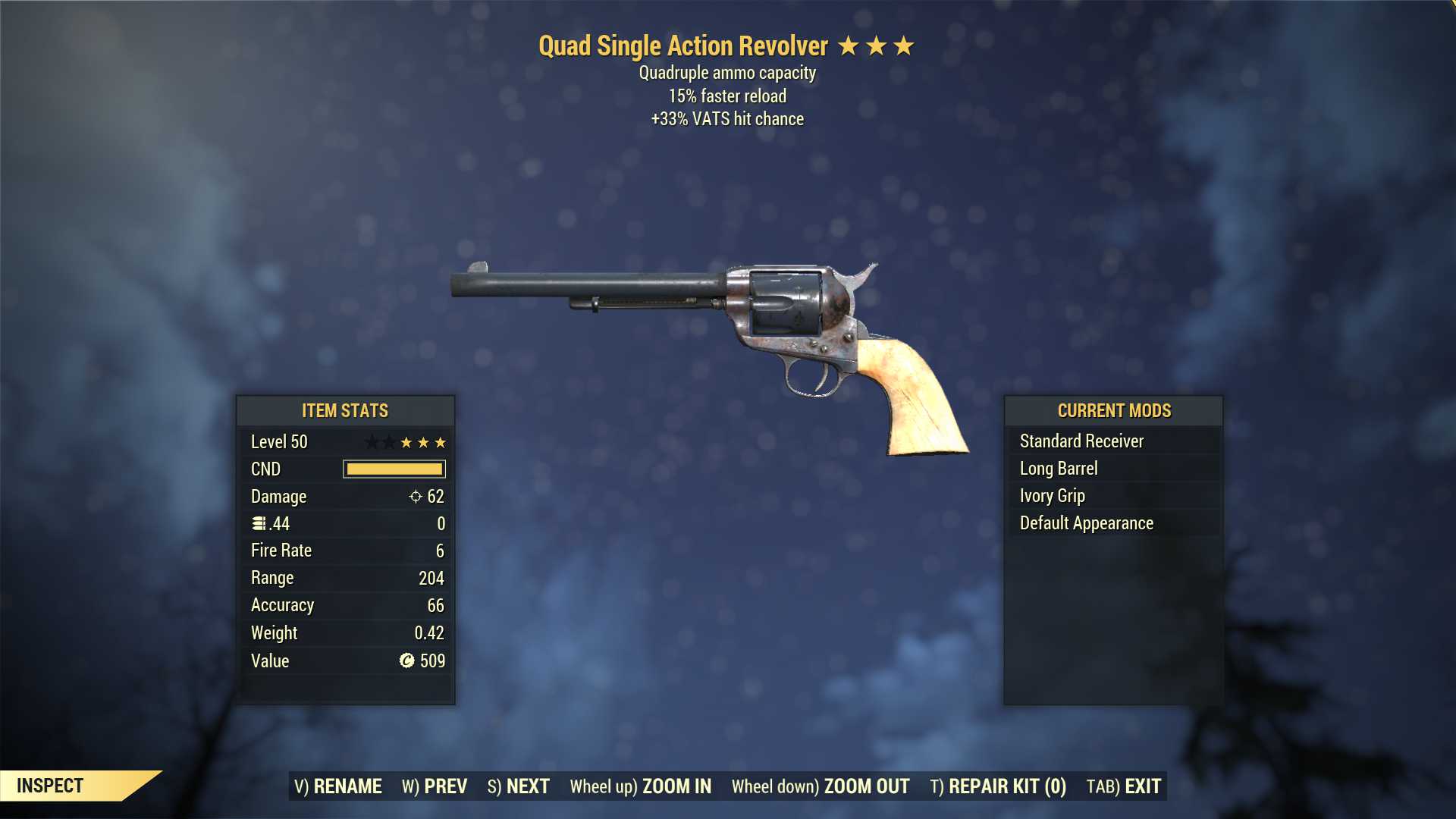Exit the inspect screen
The height and width of the screenshot is (819, 1456).
(x=1124, y=786)
